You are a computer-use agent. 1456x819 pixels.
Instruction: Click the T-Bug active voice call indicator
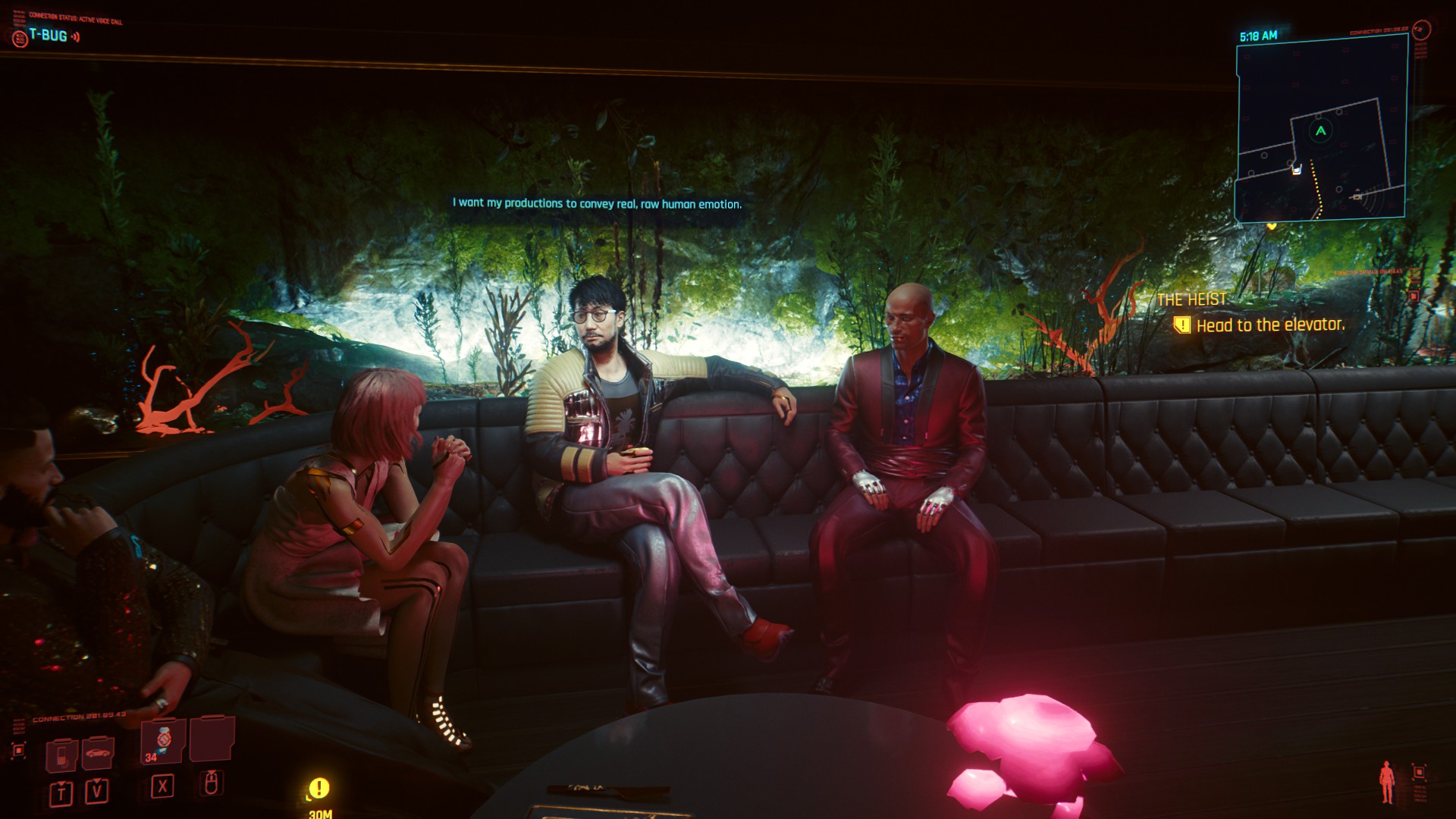coord(48,36)
